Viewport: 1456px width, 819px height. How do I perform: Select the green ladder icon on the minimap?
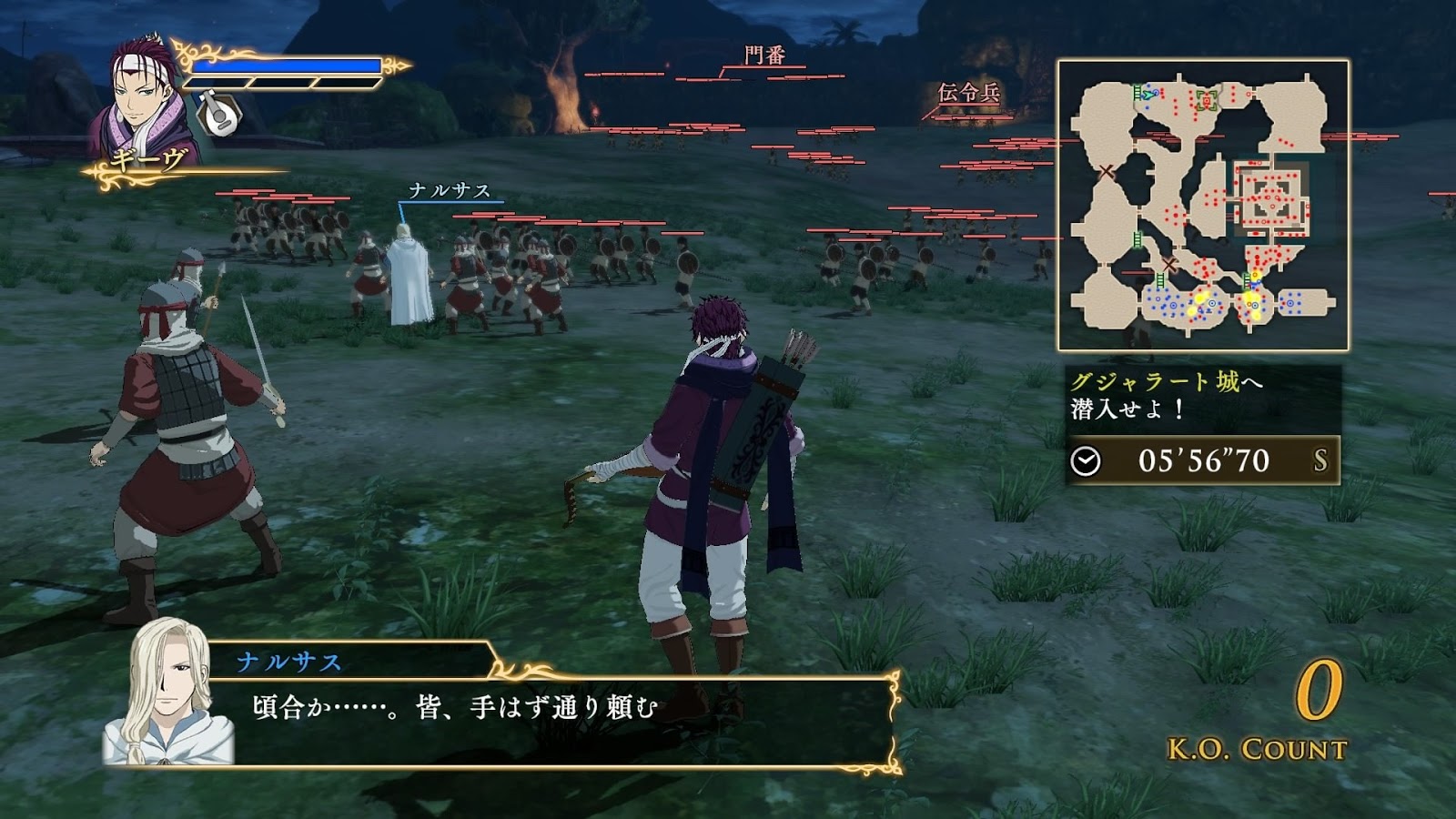(x=1137, y=91)
